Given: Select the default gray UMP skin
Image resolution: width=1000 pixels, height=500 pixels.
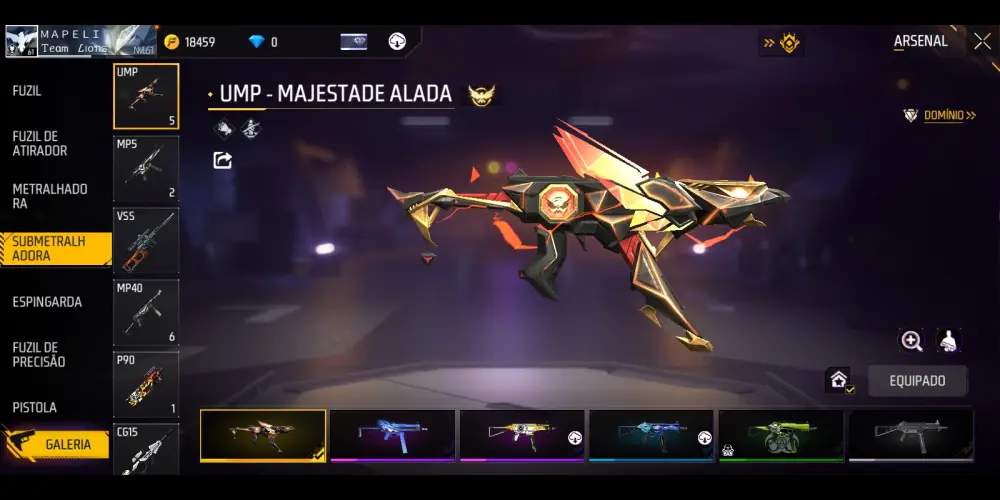Looking at the screenshot, I should 910,435.
